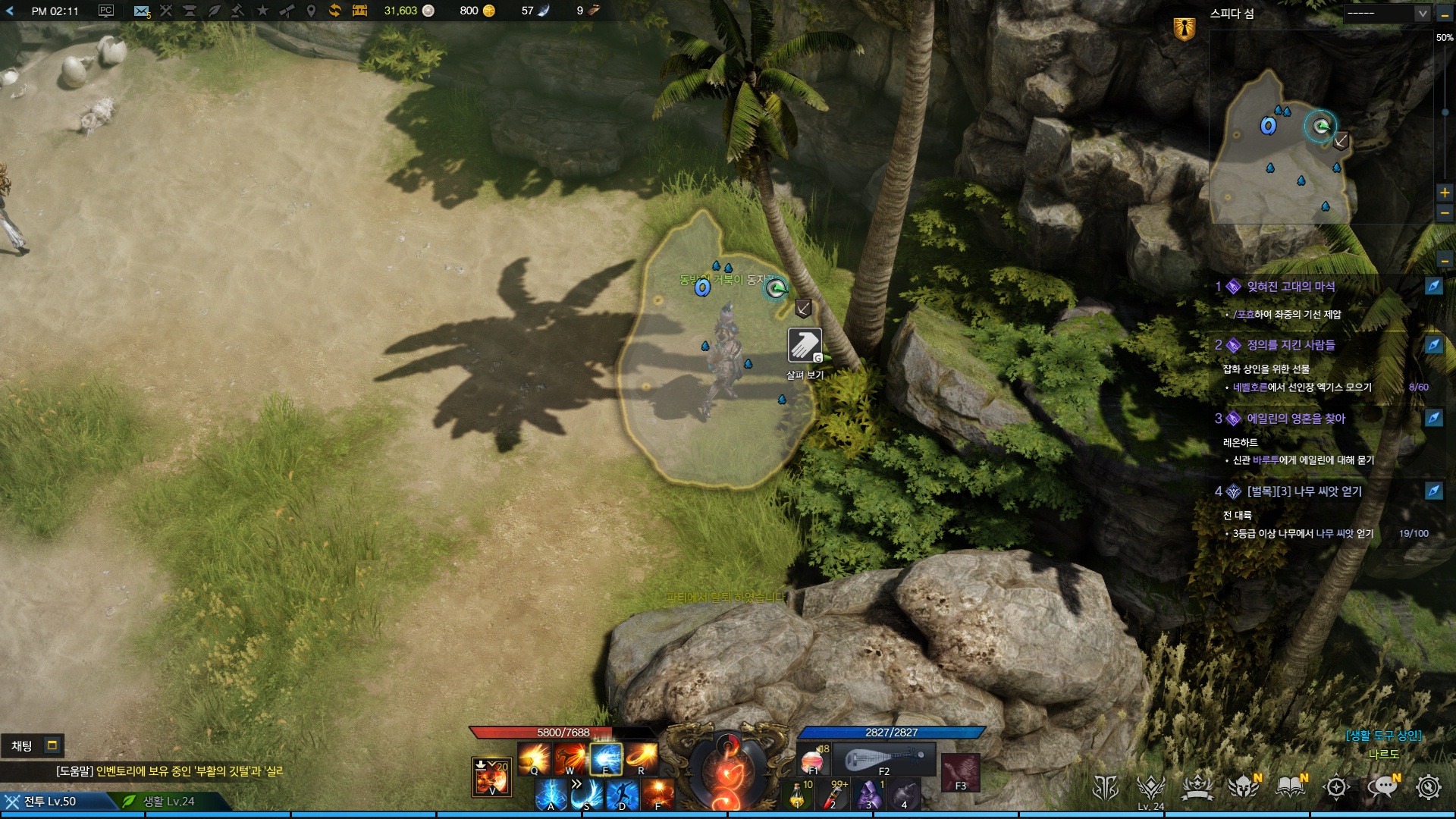Use the fiery punch skill on Q
1456x819 pixels.
click(x=535, y=758)
